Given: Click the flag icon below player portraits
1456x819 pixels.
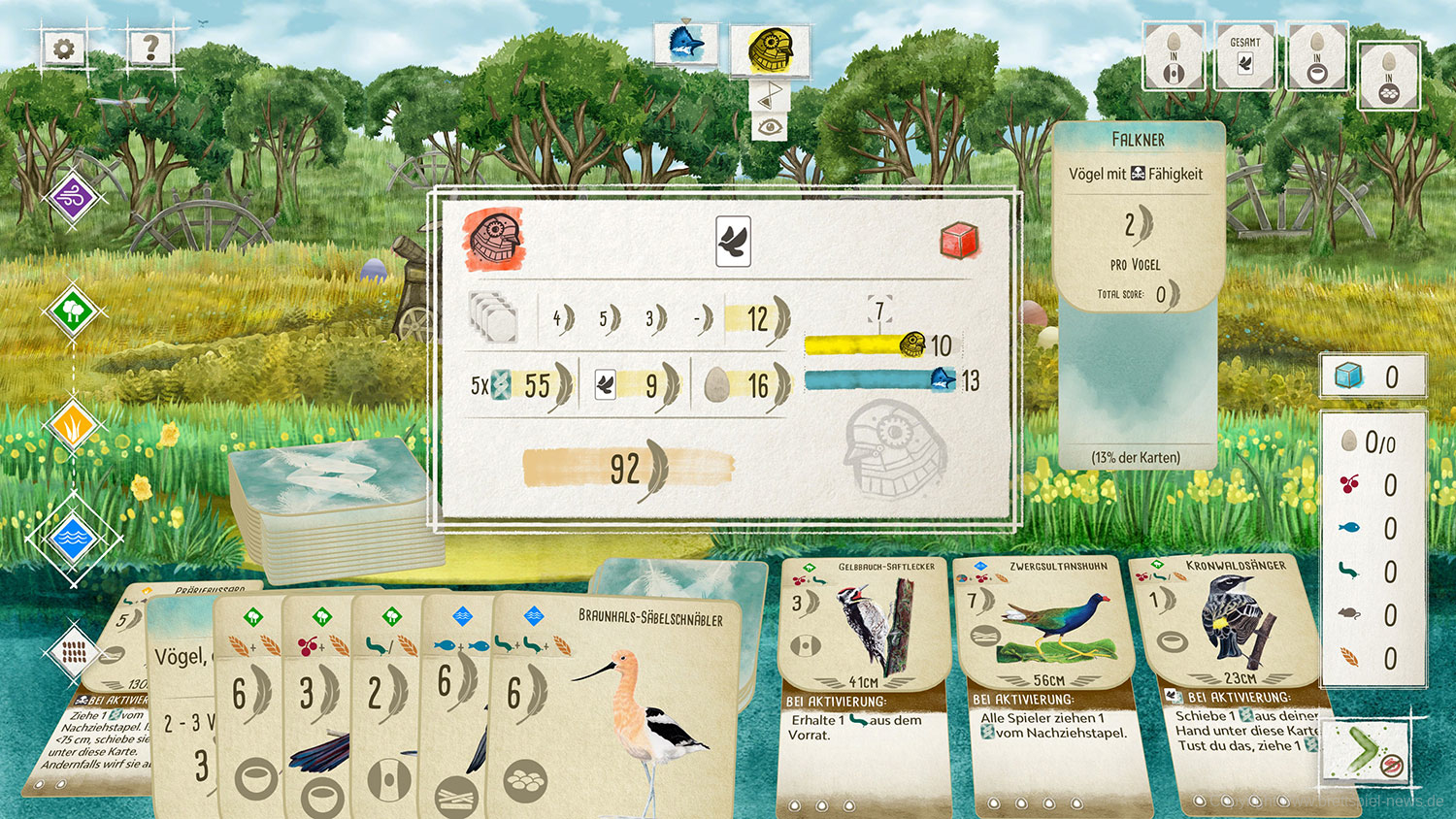Looking at the screenshot, I should coord(769,94).
